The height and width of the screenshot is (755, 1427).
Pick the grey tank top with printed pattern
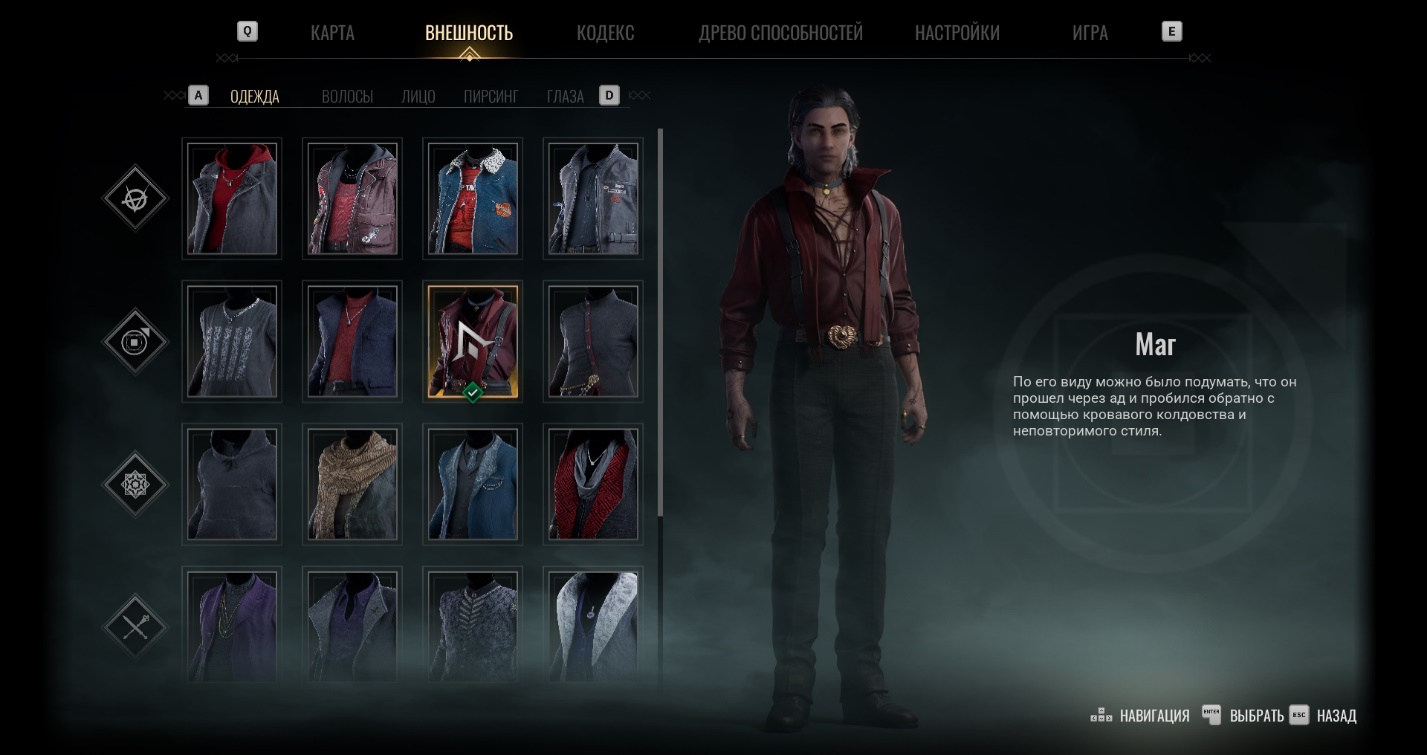tap(232, 341)
